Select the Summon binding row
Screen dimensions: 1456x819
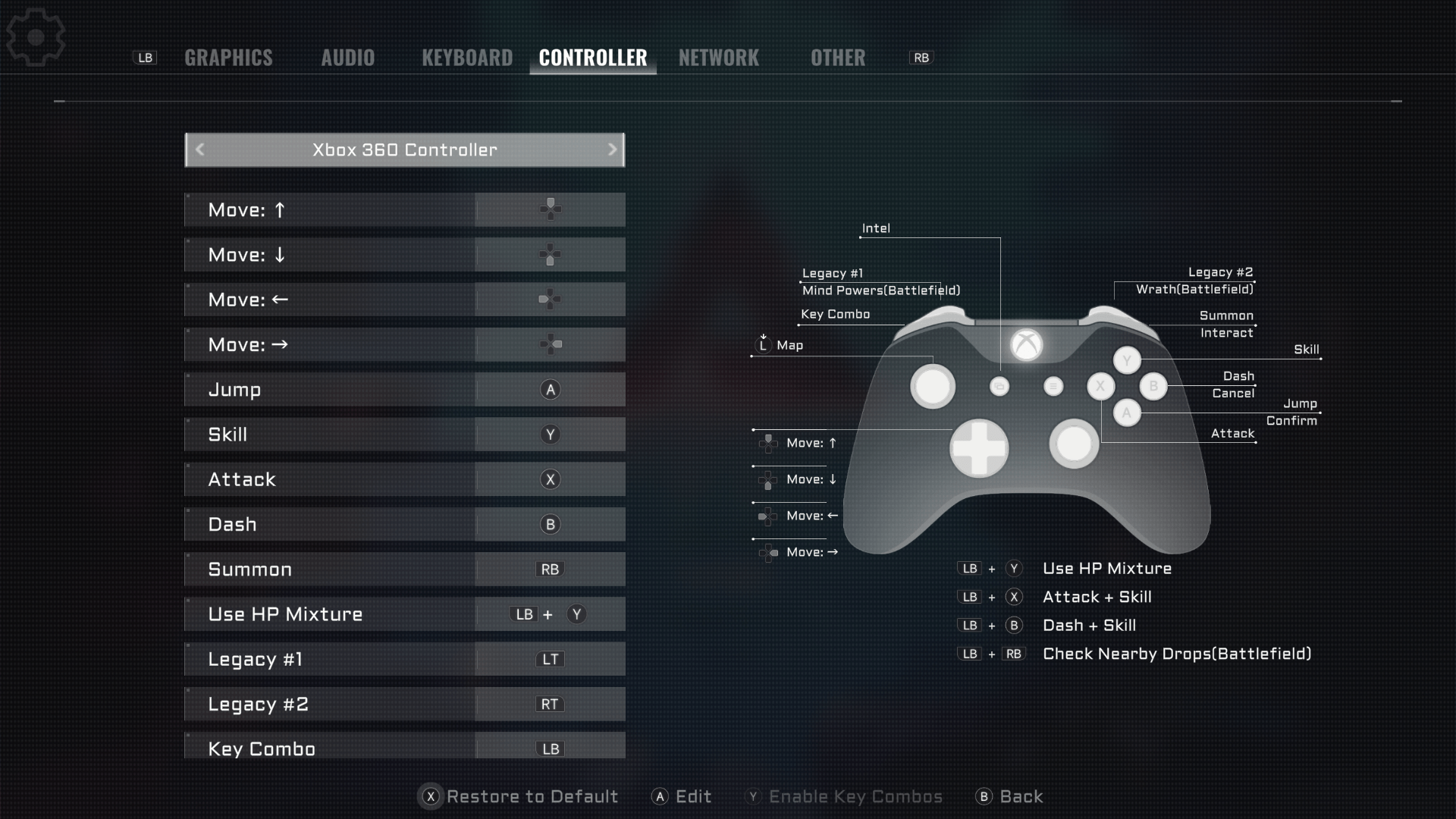(404, 570)
